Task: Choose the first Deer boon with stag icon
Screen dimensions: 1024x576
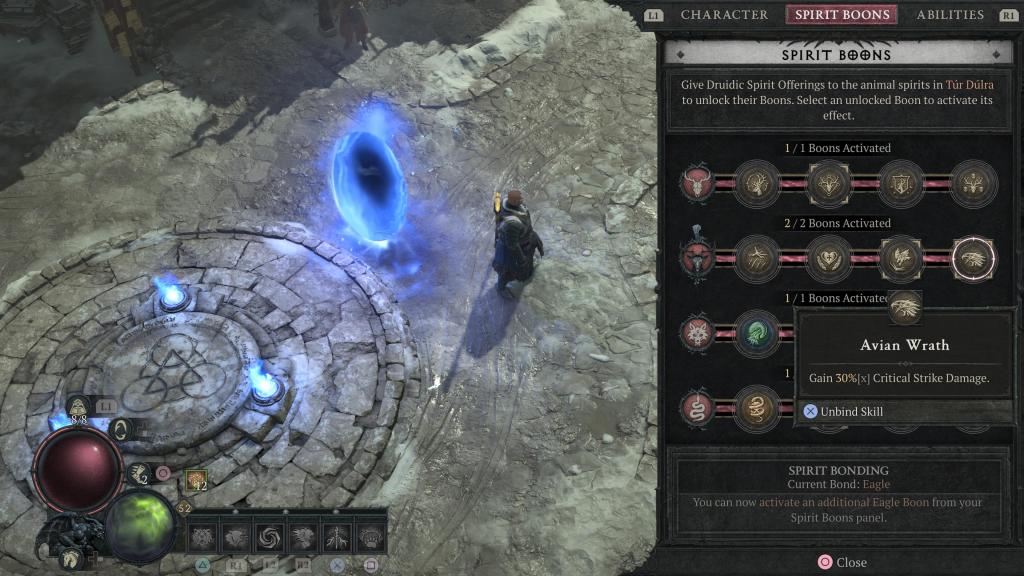Action: (x=757, y=183)
